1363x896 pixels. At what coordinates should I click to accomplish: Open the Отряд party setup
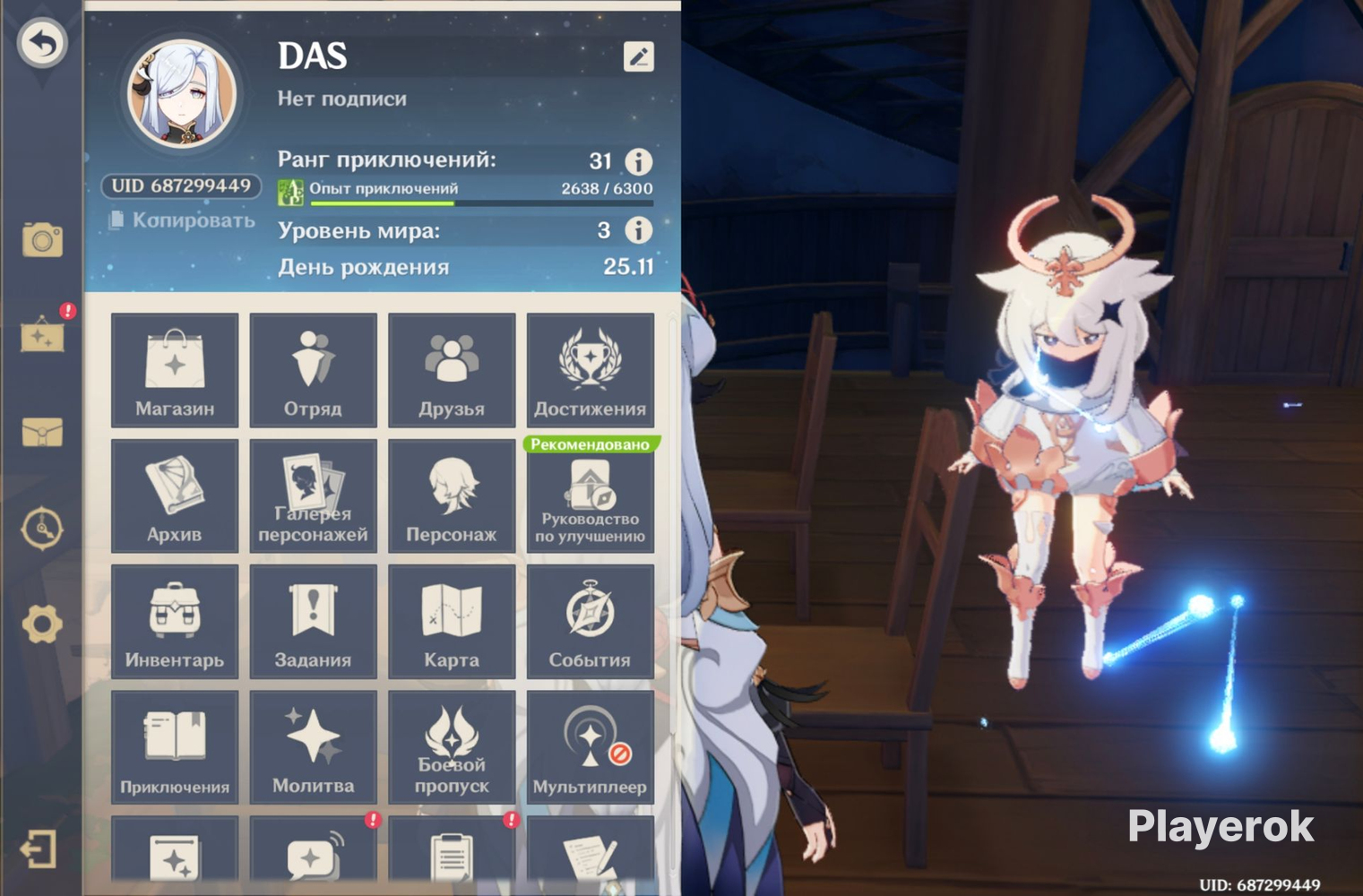tap(313, 370)
